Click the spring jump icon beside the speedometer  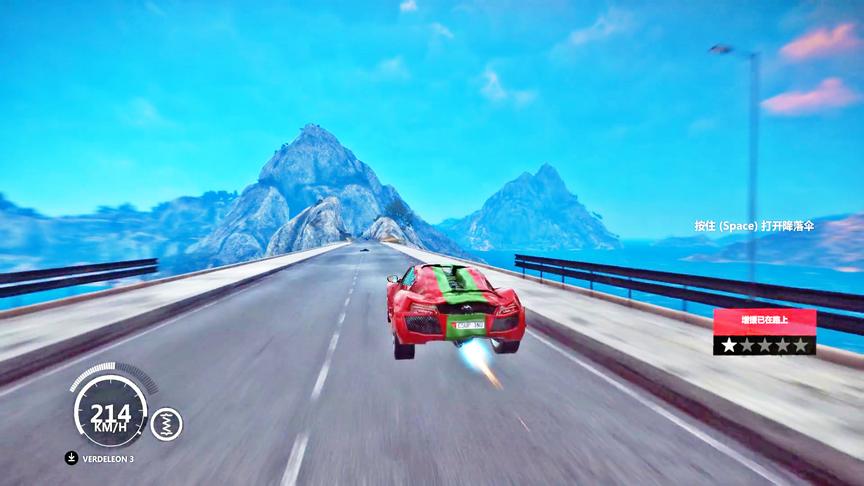pyautogui.click(x=166, y=424)
